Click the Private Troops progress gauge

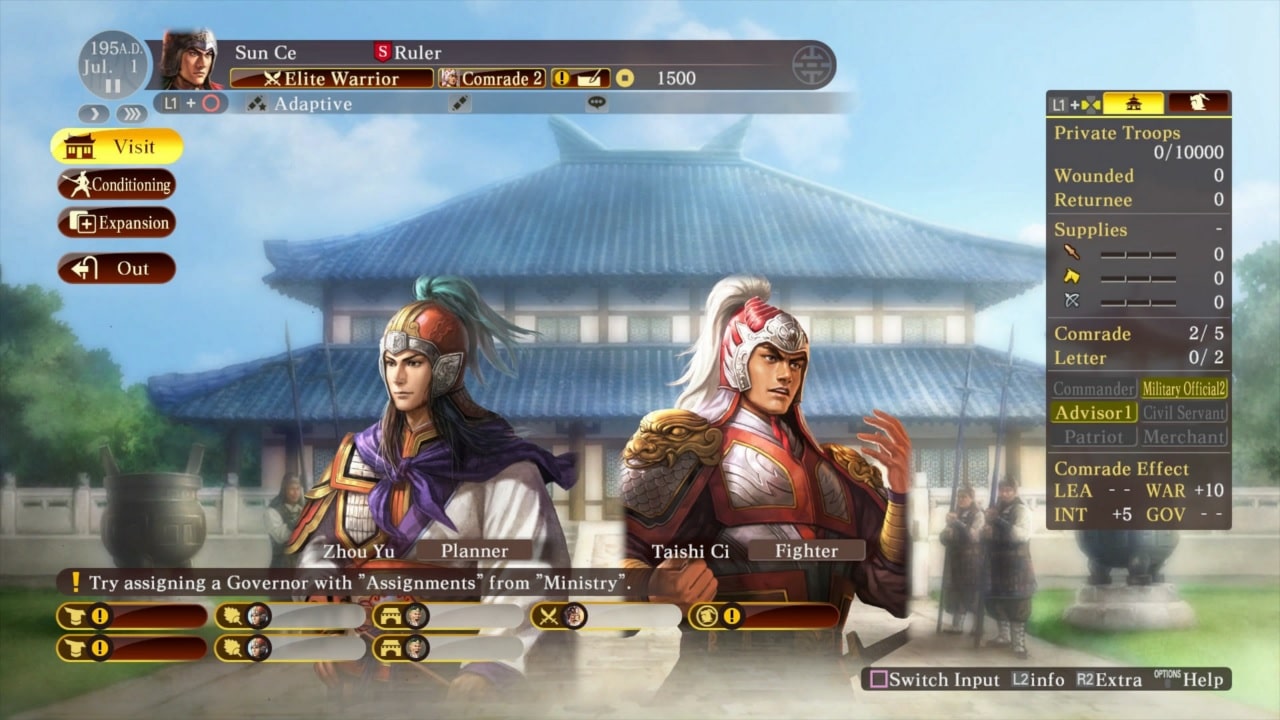1138,142
